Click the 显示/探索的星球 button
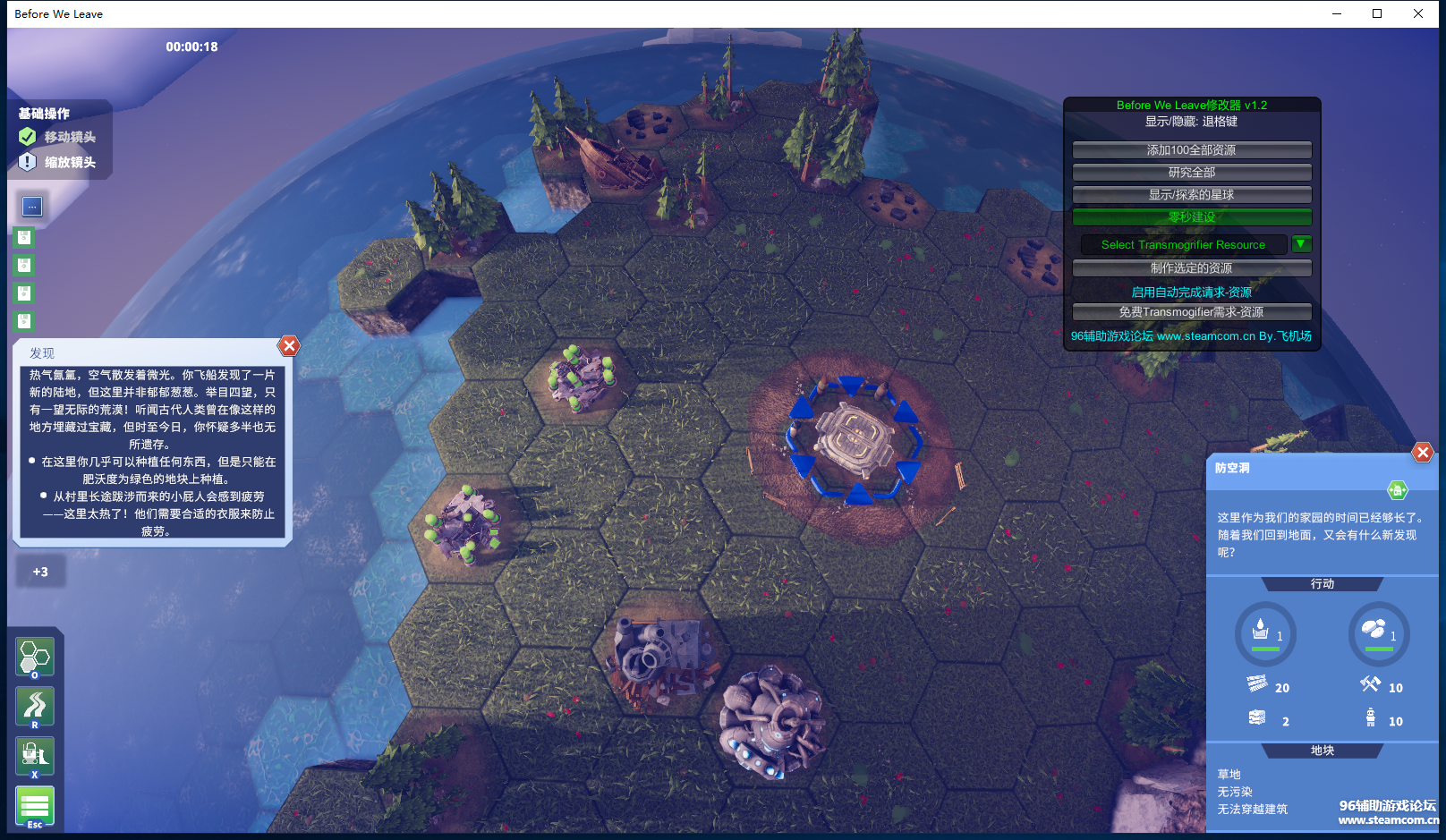 click(1191, 195)
